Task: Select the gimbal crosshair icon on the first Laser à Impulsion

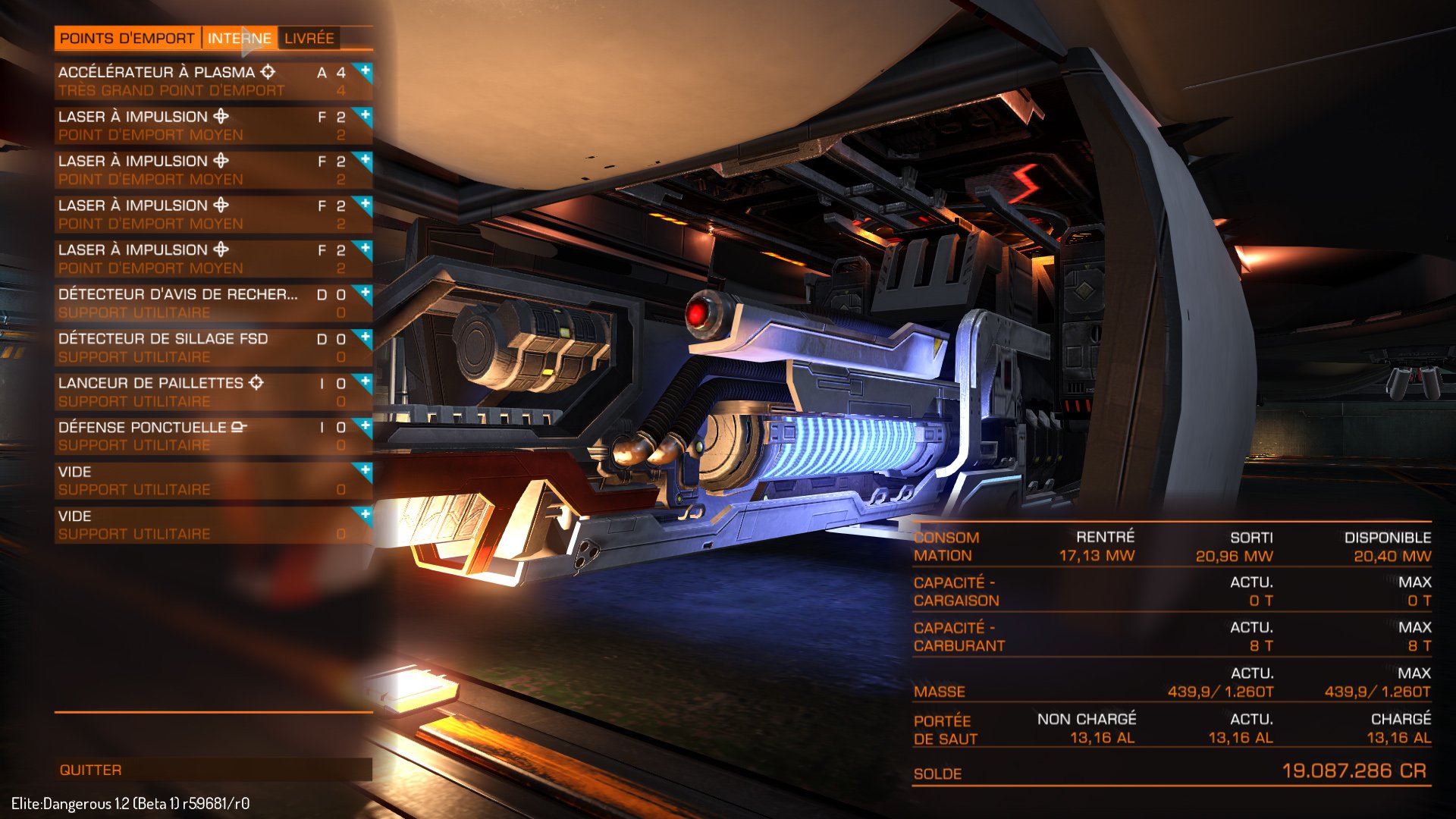Action: click(x=219, y=118)
